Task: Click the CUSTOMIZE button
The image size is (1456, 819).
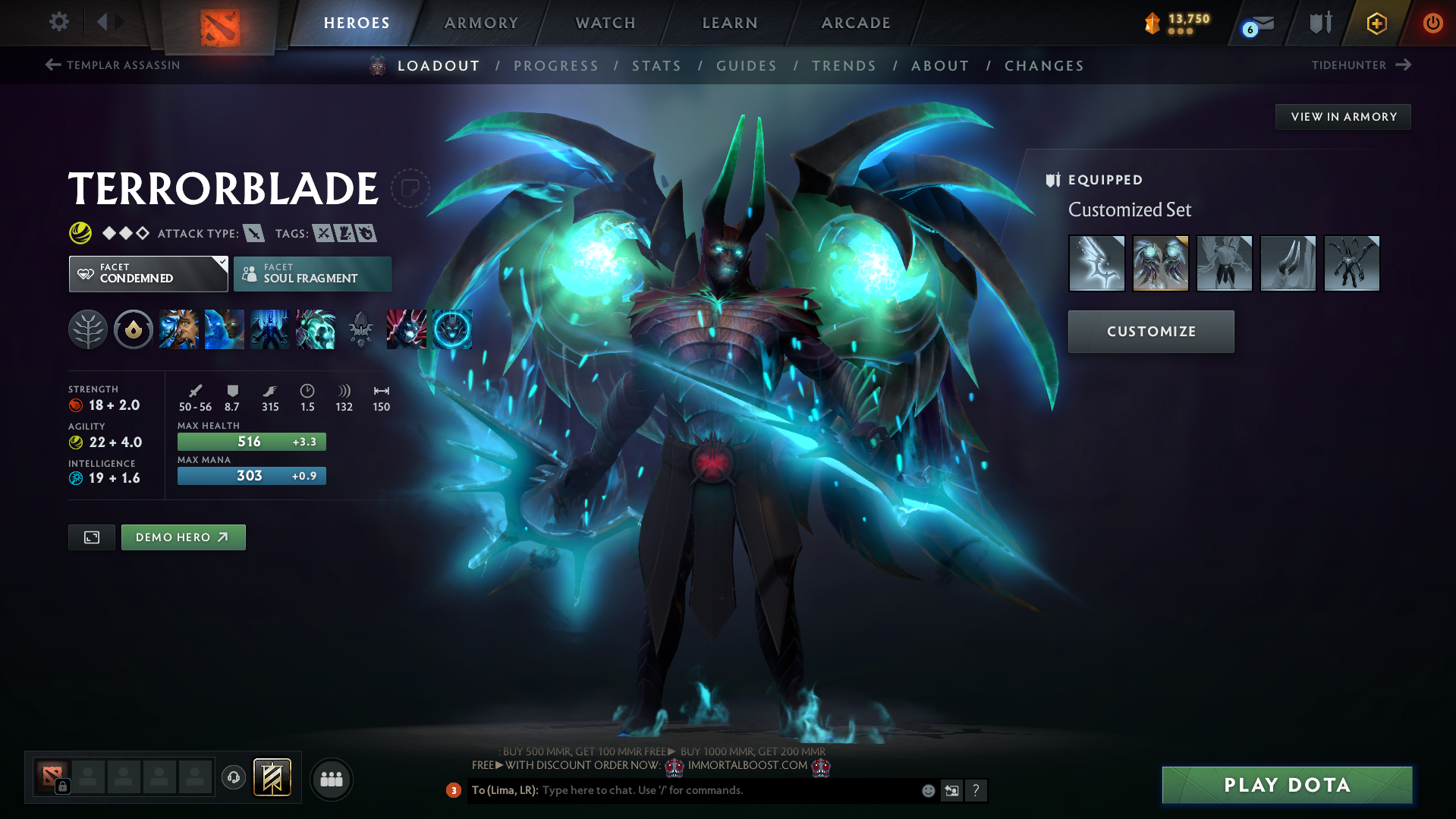Action: [1150, 331]
